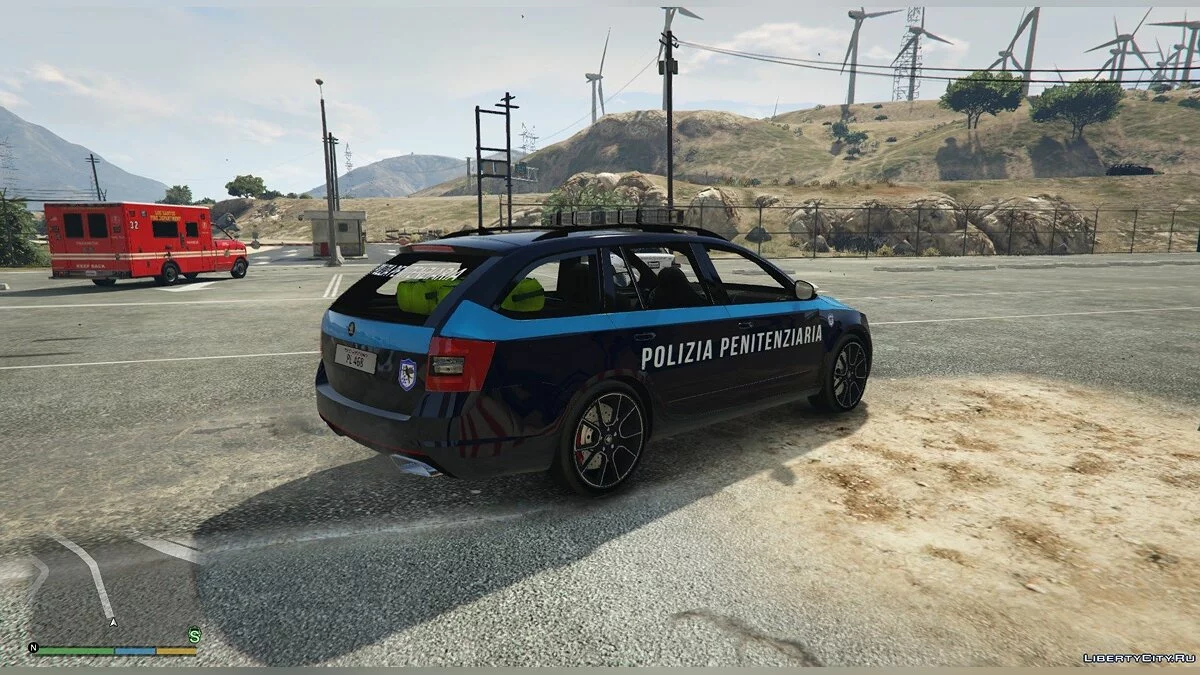This screenshot has width=1200, height=675.
Task: Click the LibertyCity.ru watermark
Action: tap(1139, 658)
